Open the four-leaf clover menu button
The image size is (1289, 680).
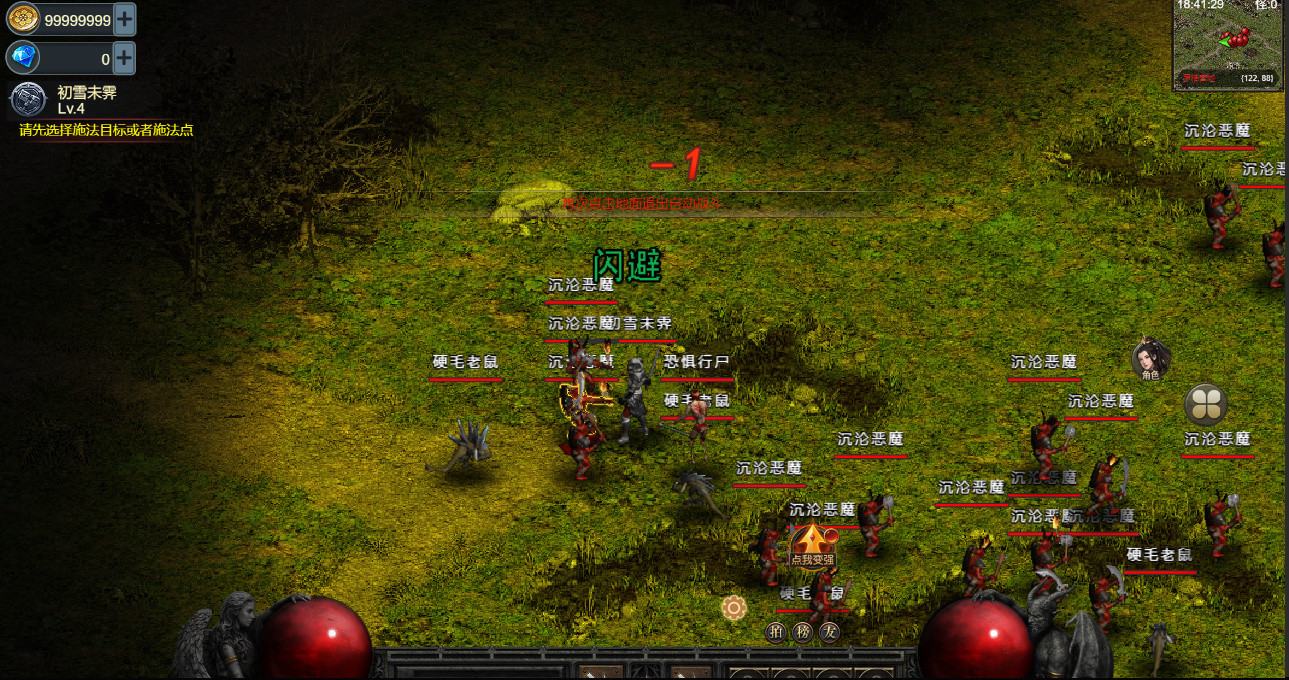tap(1205, 405)
